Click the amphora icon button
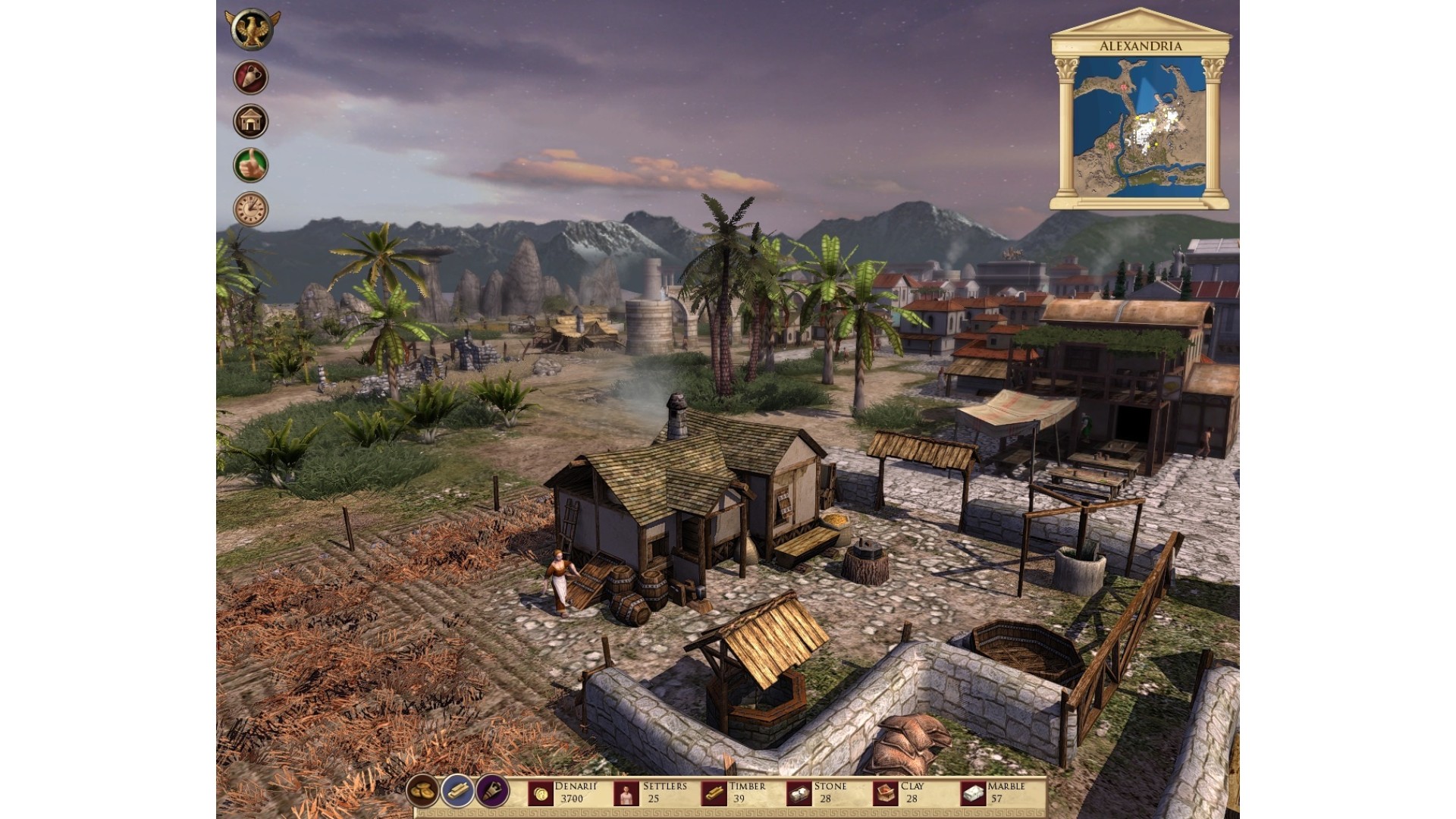 [x=251, y=77]
